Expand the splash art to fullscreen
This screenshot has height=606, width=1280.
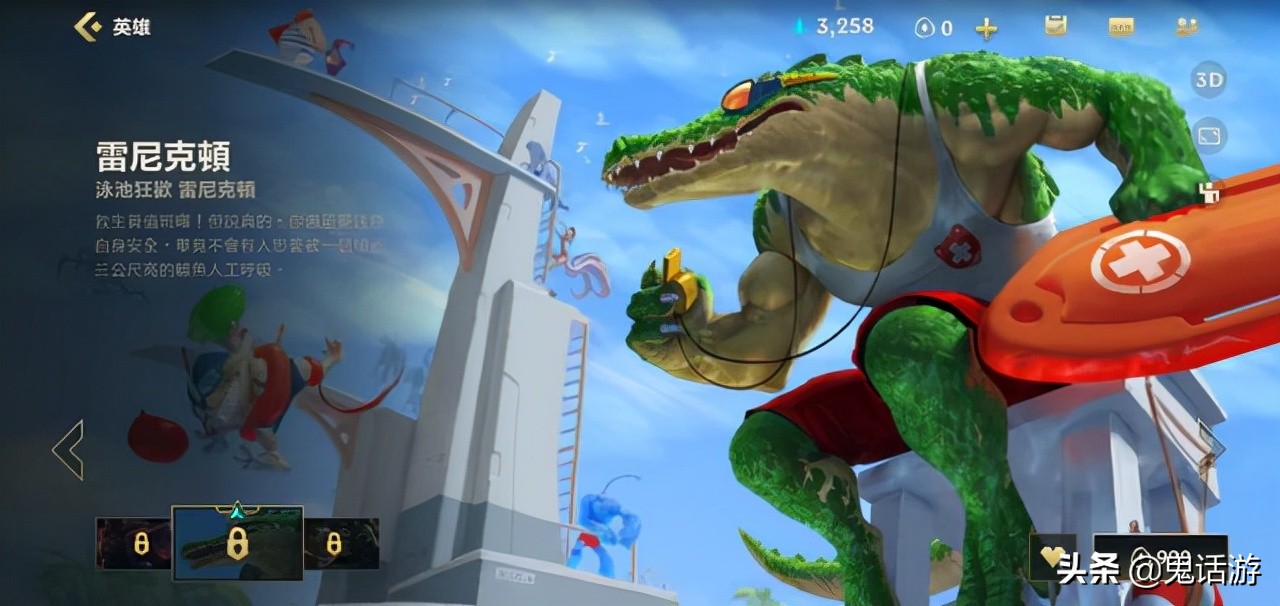1209,136
